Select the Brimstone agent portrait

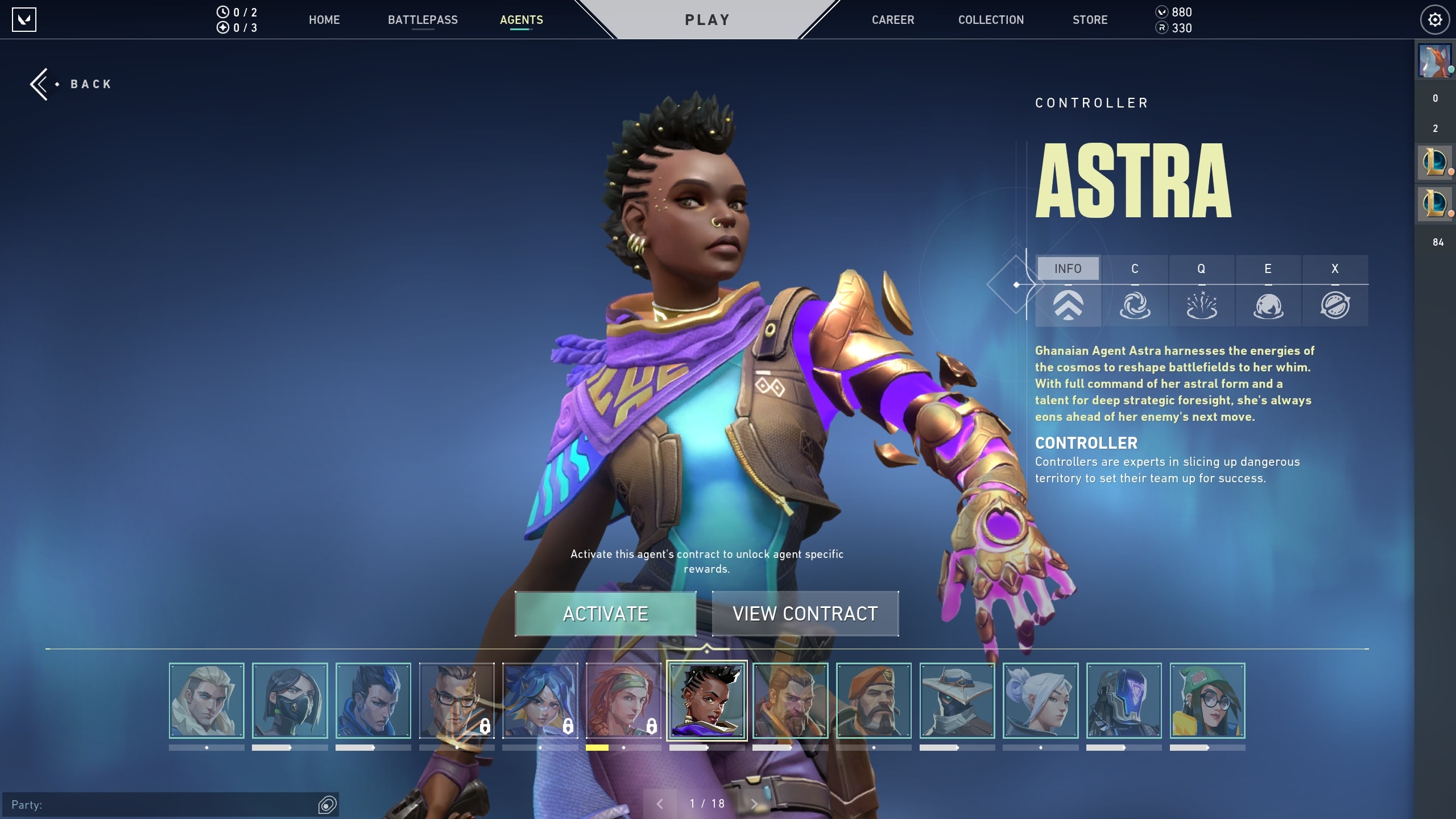pyautogui.click(x=874, y=701)
